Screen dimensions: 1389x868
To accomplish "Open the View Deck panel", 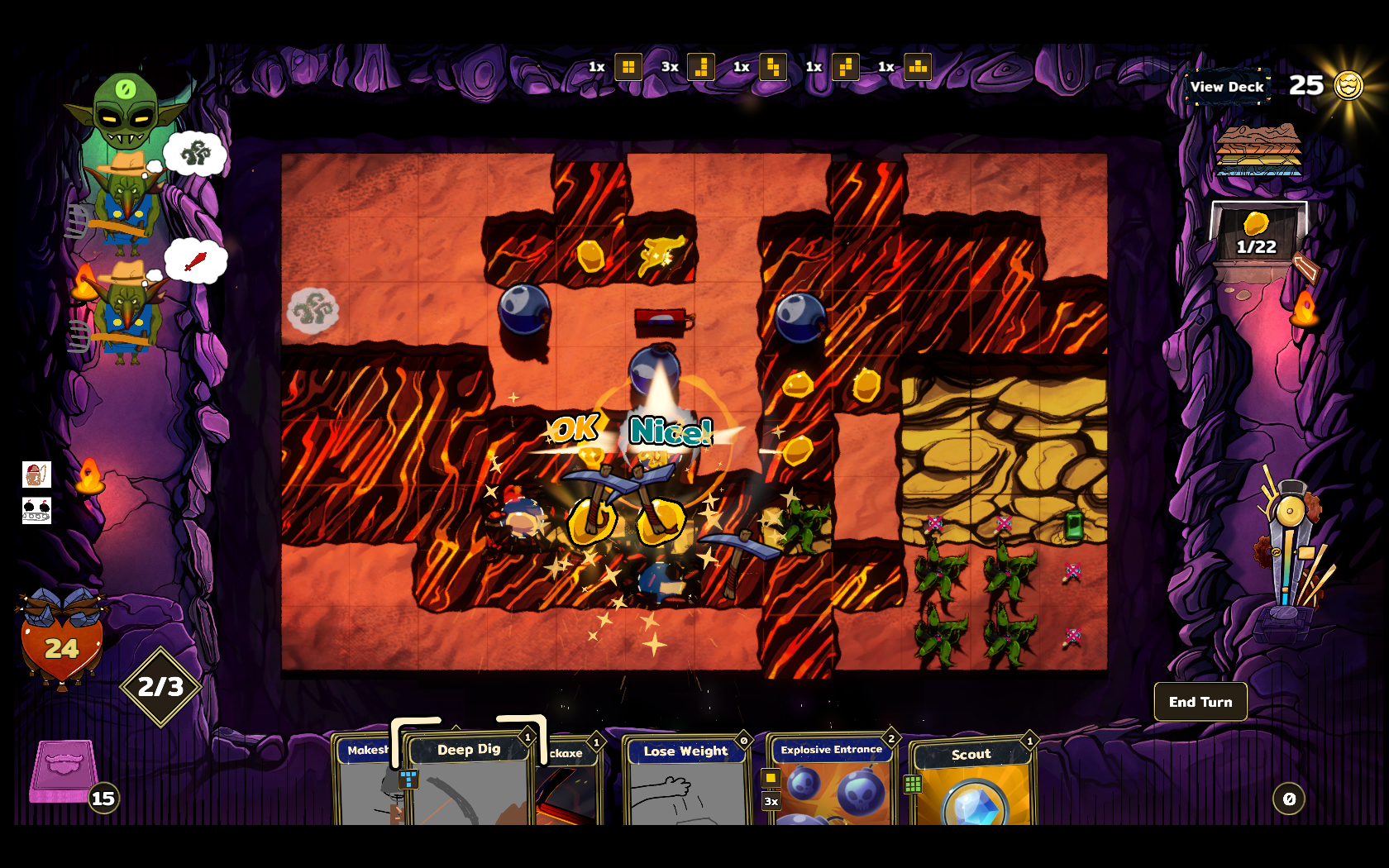I will pos(1227,87).
